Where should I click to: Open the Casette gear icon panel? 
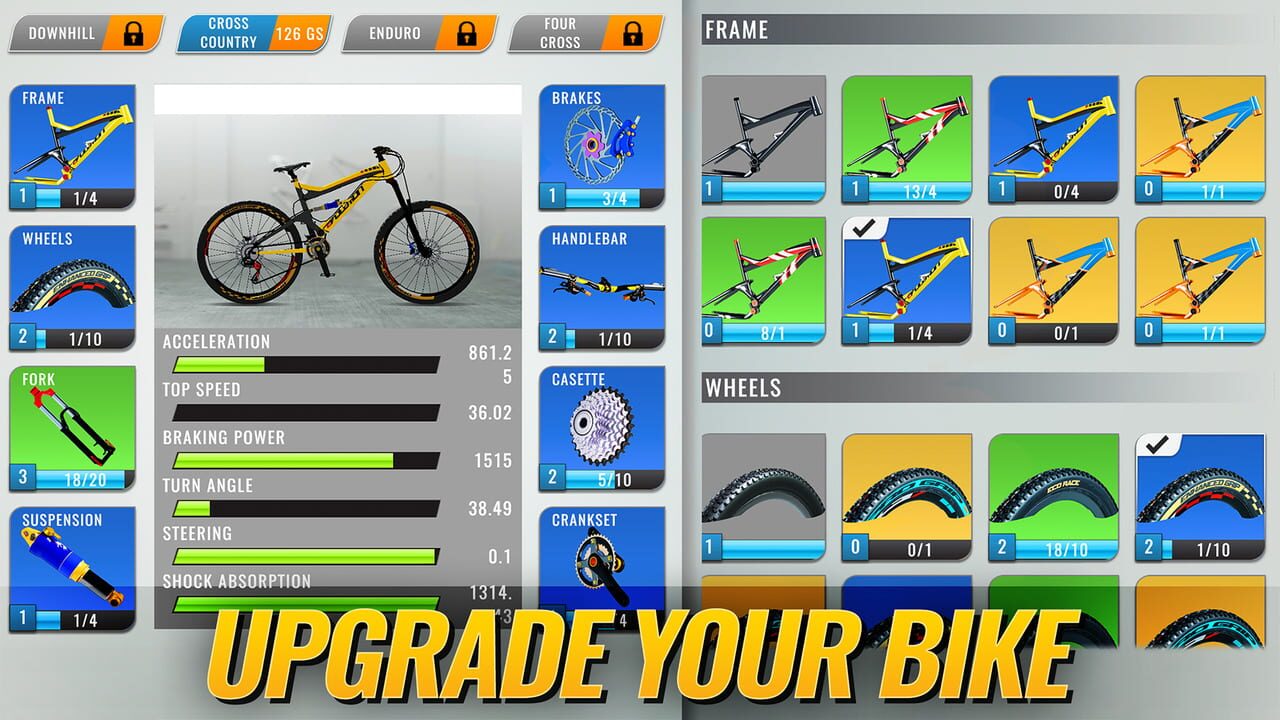coord(600,425)
